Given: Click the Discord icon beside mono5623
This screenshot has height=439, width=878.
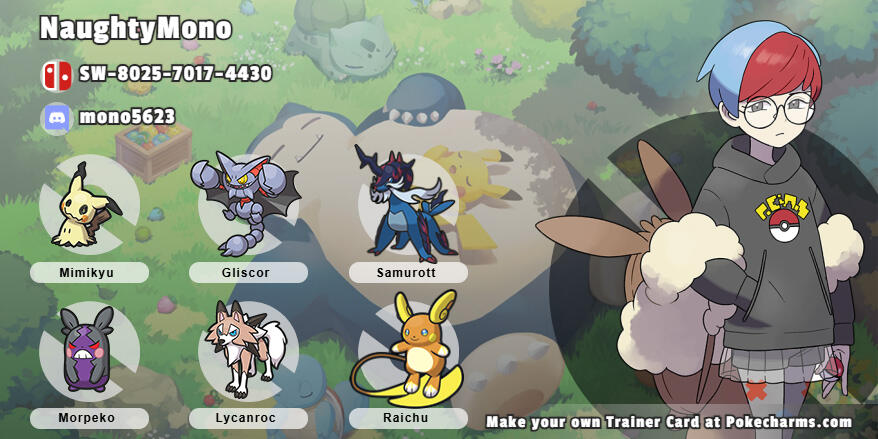Looking at the screenshot, I should 56,118.
